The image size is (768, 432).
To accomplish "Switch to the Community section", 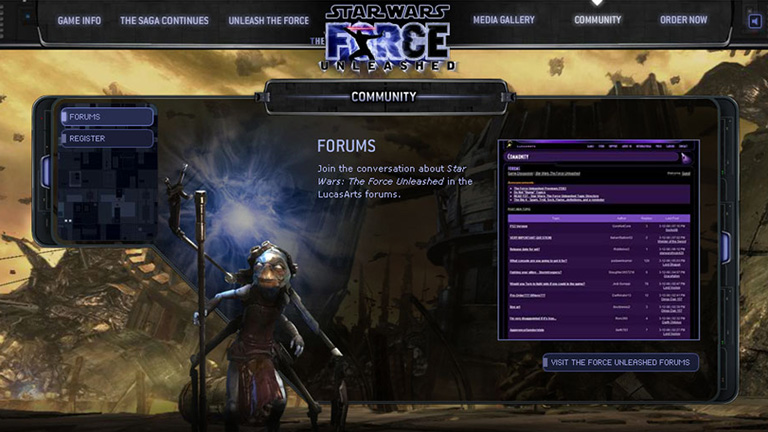I will click(x=598, y=20).
